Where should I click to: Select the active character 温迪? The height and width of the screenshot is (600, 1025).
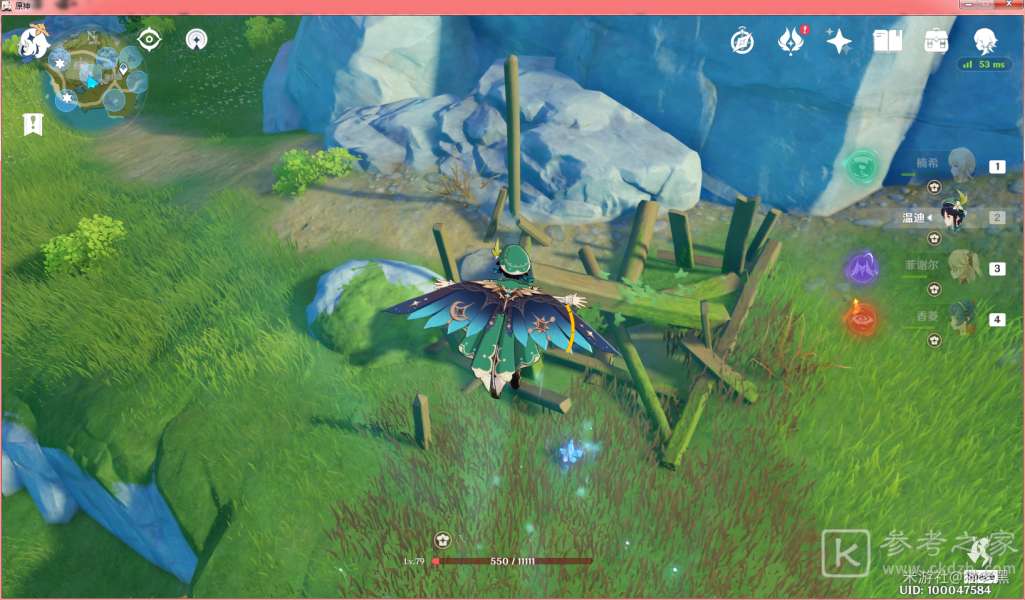[x=959, y=216]
